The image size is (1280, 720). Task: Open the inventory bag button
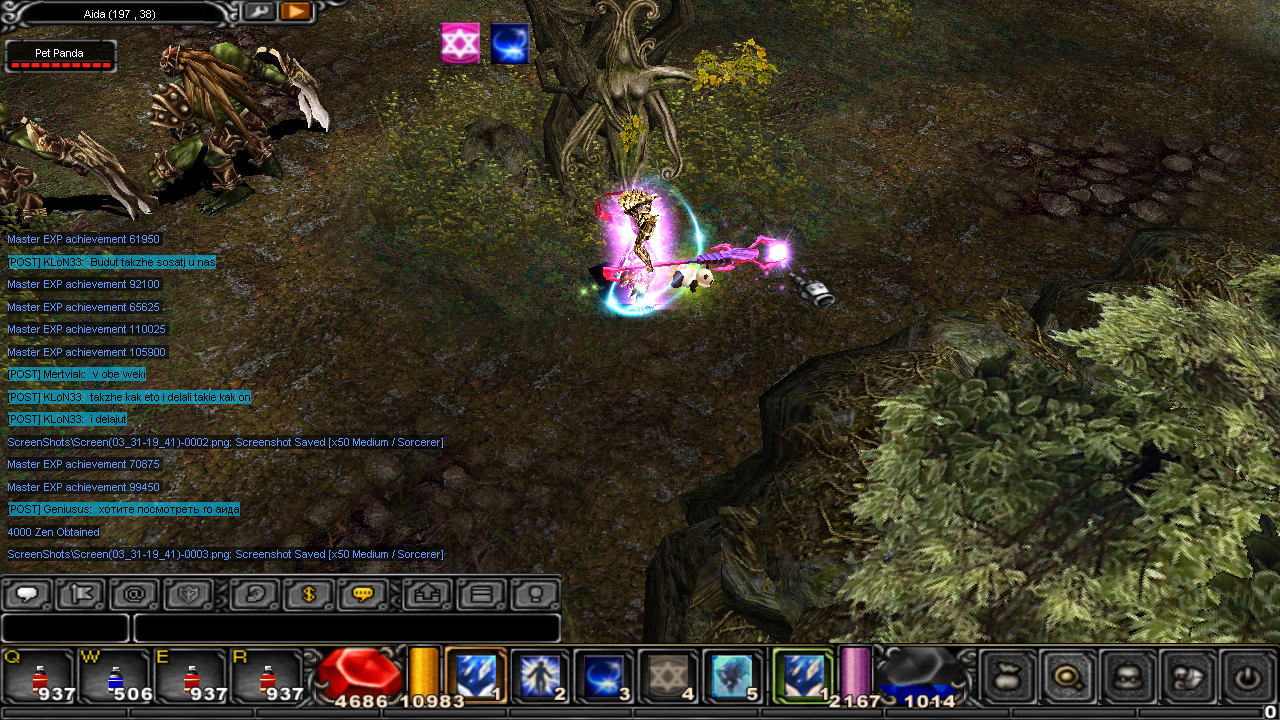1006,675
